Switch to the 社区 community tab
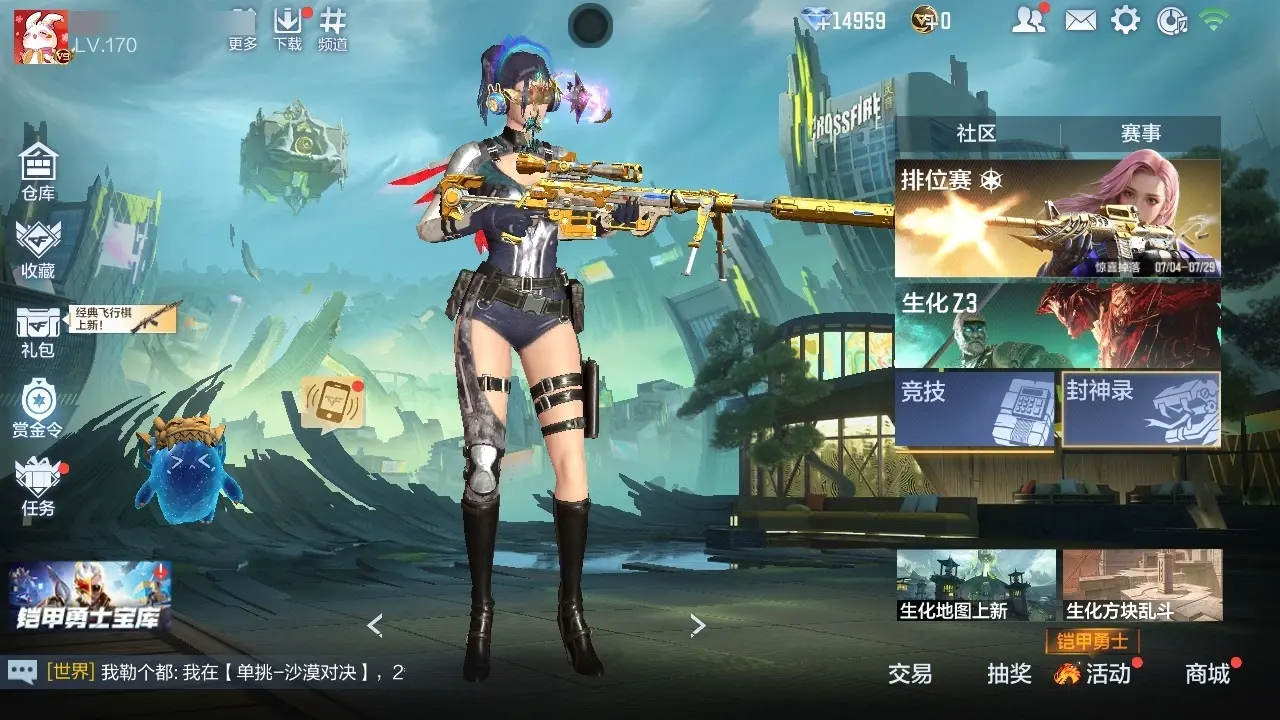 click(x=976, y=133)
